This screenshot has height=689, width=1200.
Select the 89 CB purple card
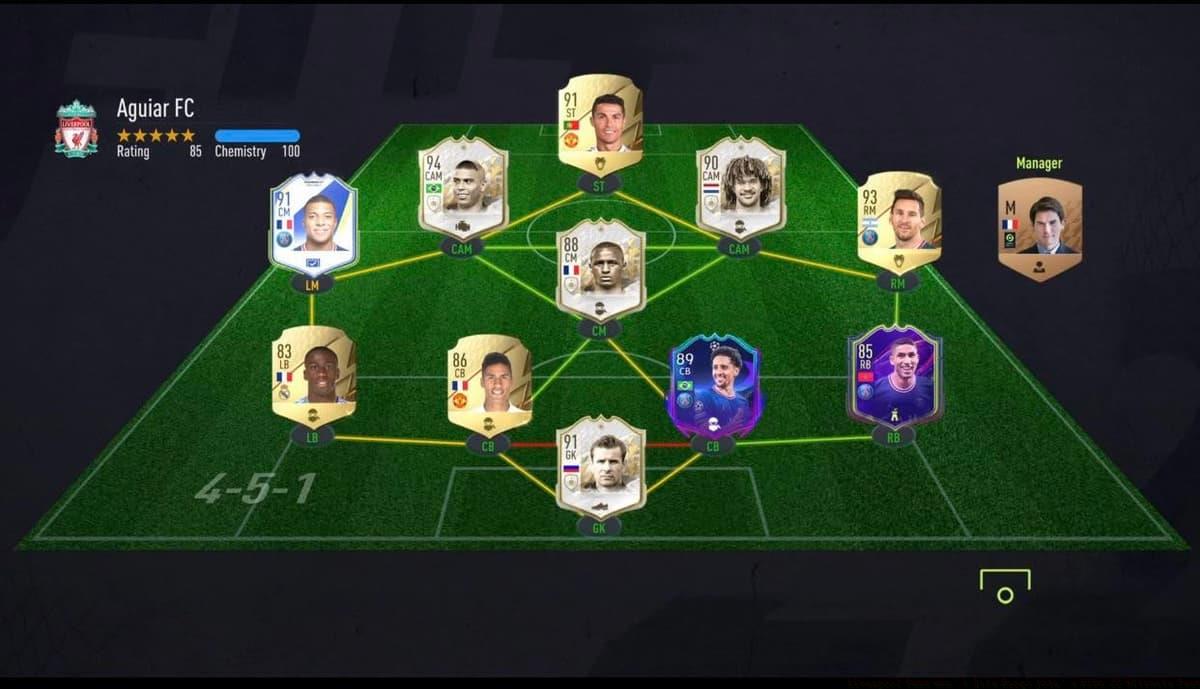(x=713, y=386)
